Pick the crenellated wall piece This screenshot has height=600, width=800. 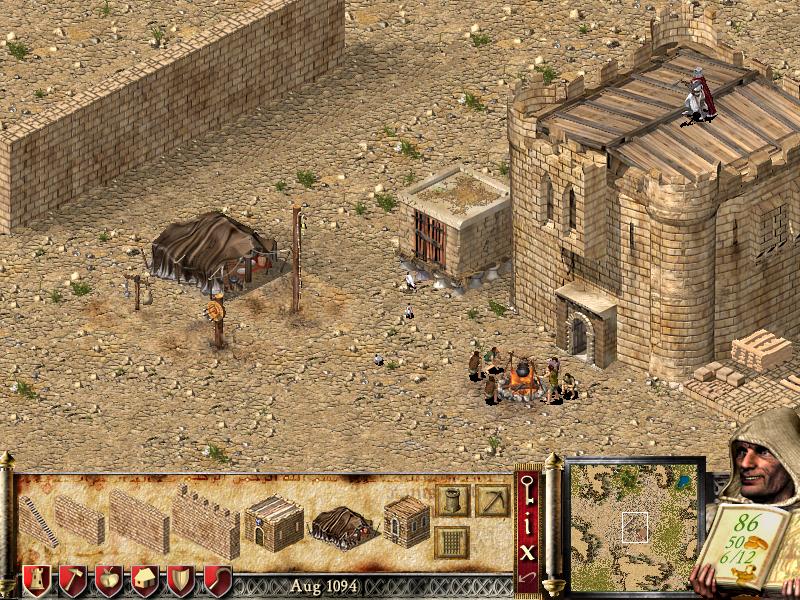(205, 521)
